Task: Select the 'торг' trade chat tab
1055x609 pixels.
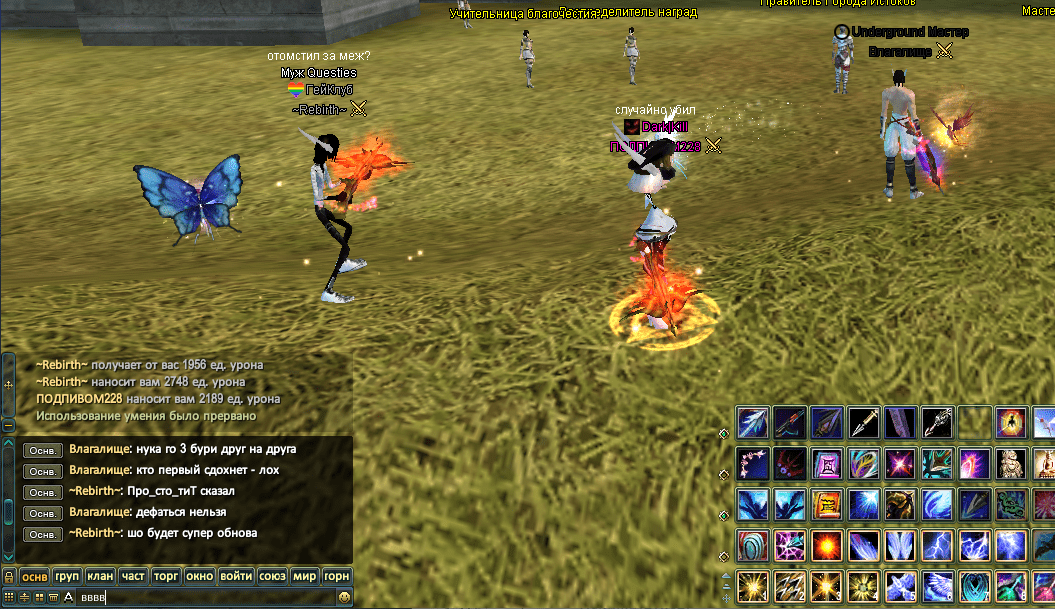Action: coord(166,577)
